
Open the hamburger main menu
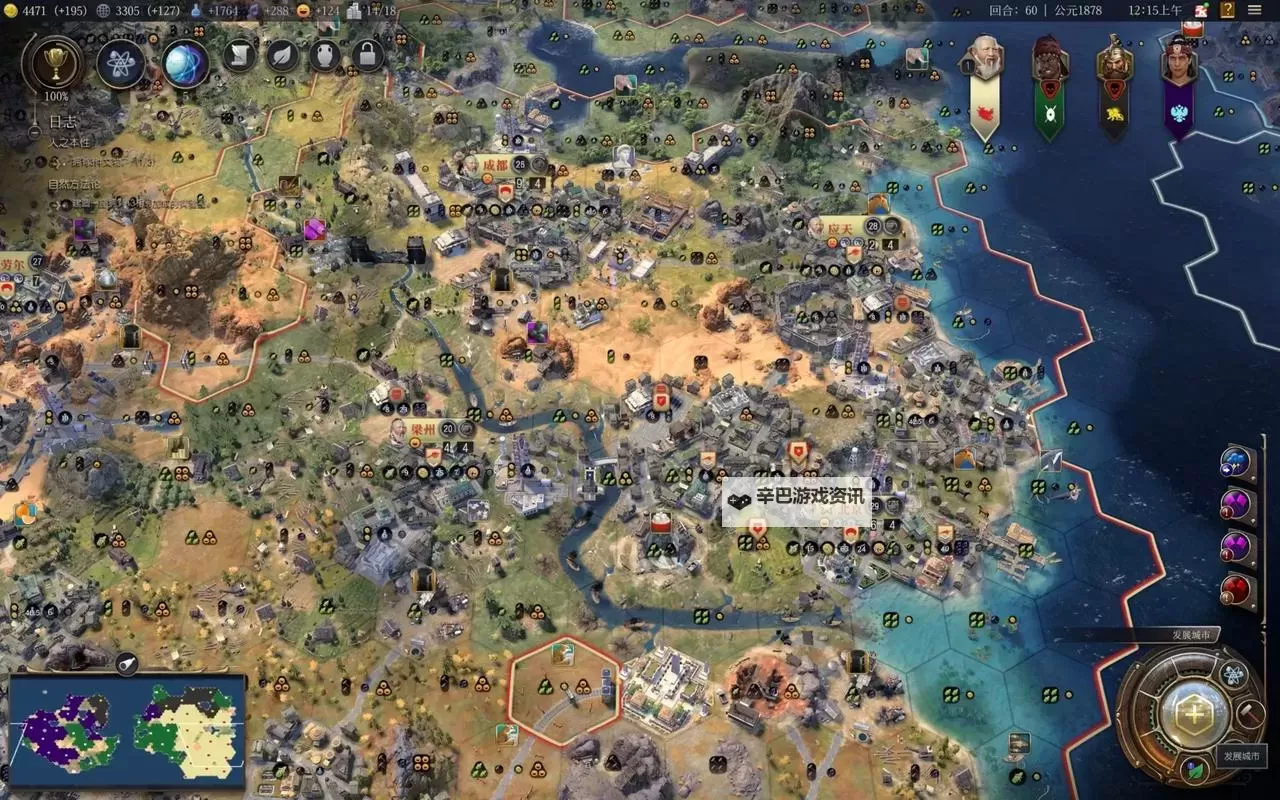pos(1254,10)
